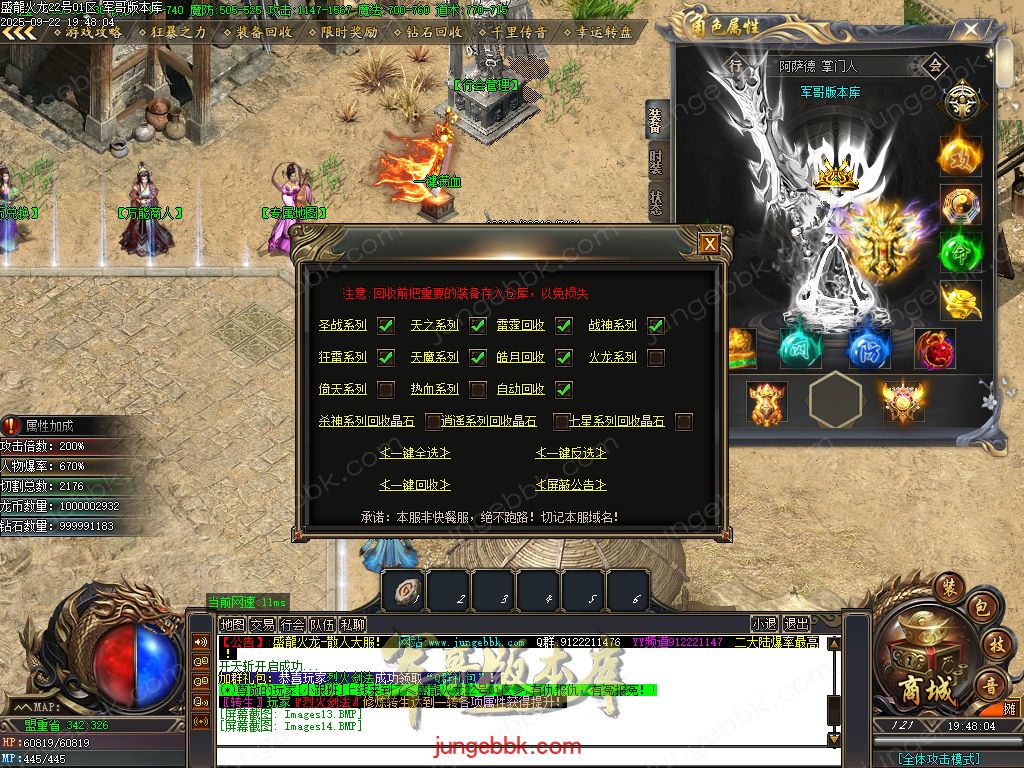1024x768 pixels.
Task: Activate 一键回收 one-click recycle
Action: [x=415, y=485]
